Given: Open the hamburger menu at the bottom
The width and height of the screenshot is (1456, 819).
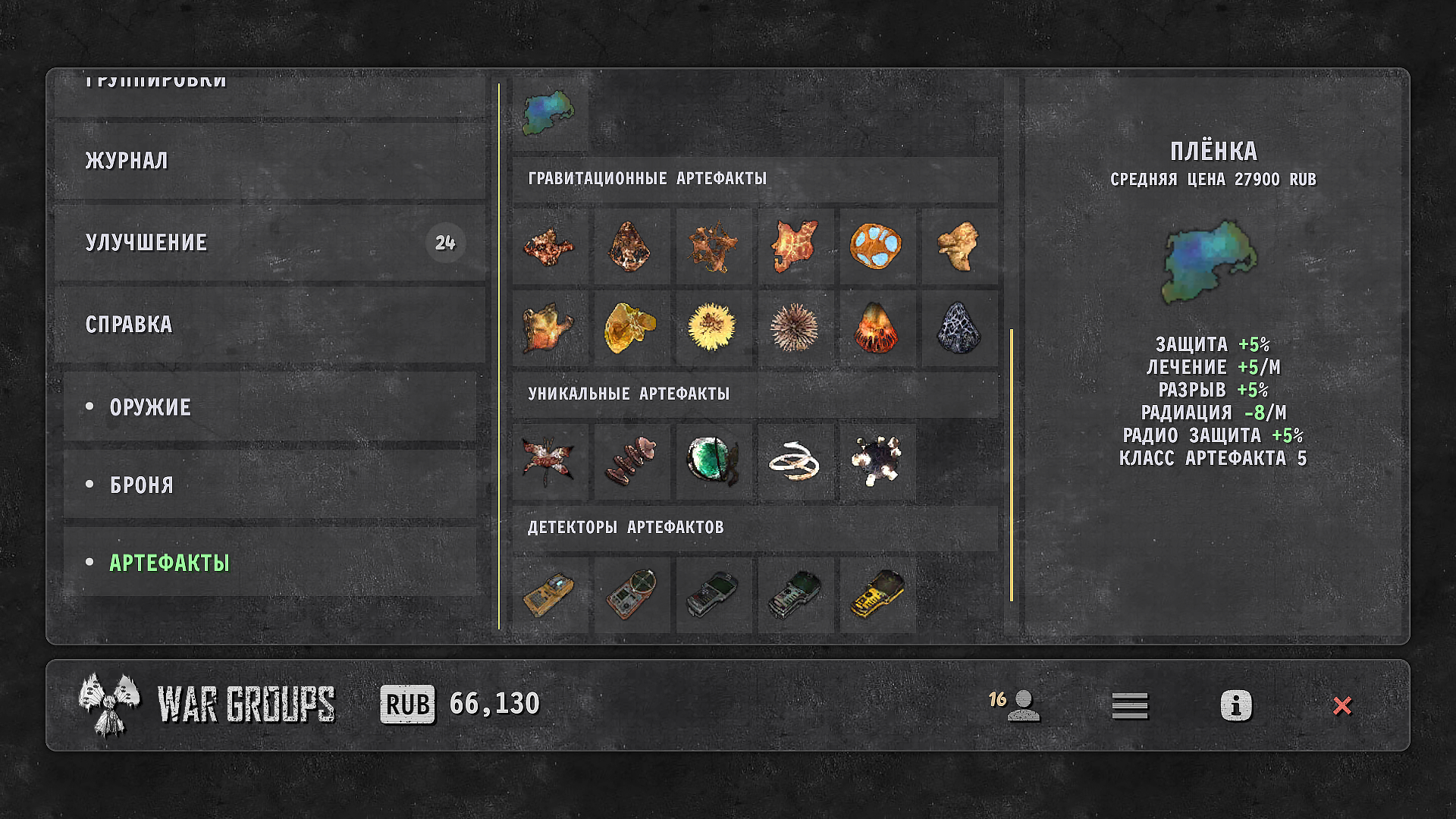Looking at the screenshot, I should pos(1129,705).
